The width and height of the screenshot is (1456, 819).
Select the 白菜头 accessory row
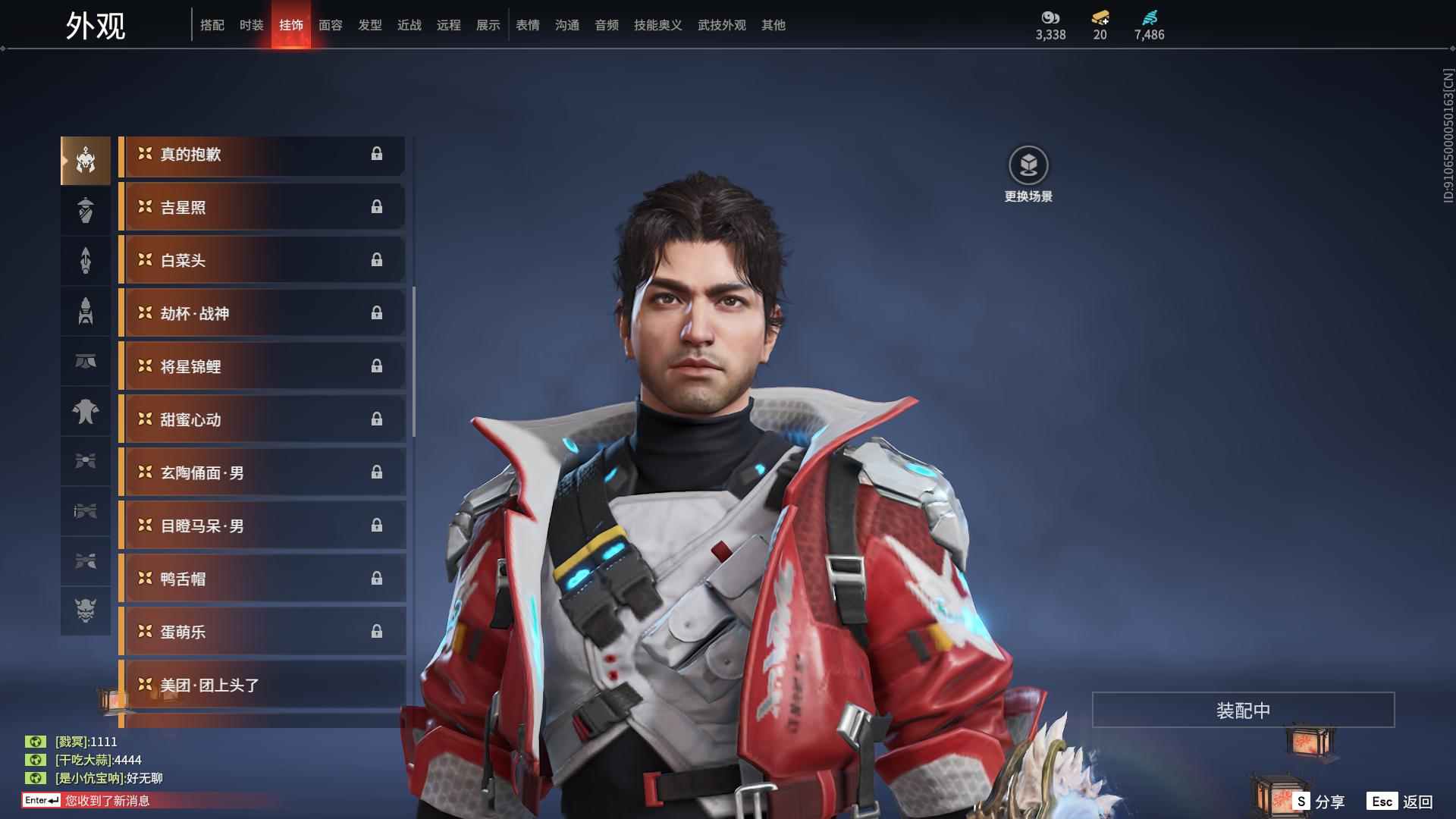(x=262, y=261)
